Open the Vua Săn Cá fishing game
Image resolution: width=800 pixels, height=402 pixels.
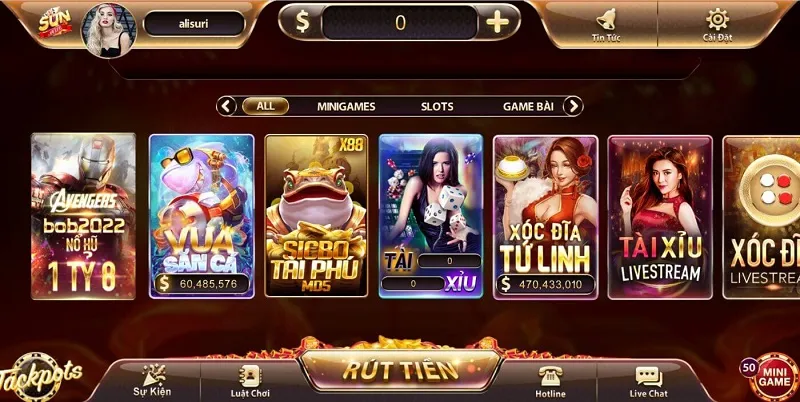pyautogui.click(x=201, y=215)
